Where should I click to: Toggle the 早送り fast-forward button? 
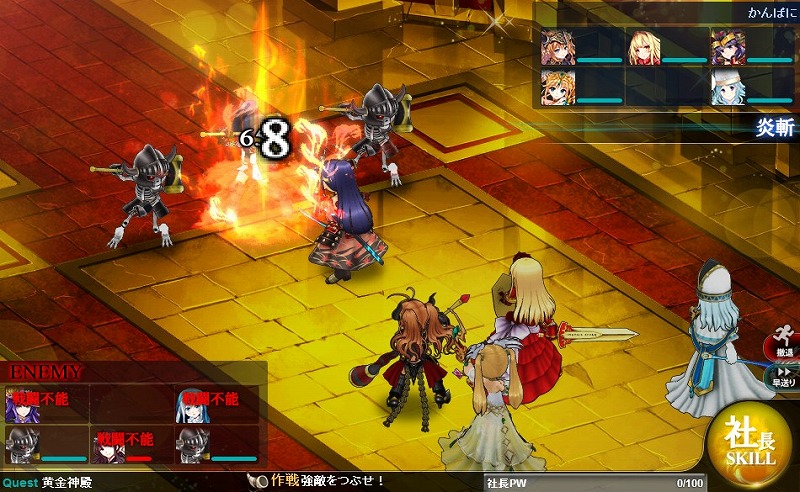pyautogui.click(x=784, y=375)
